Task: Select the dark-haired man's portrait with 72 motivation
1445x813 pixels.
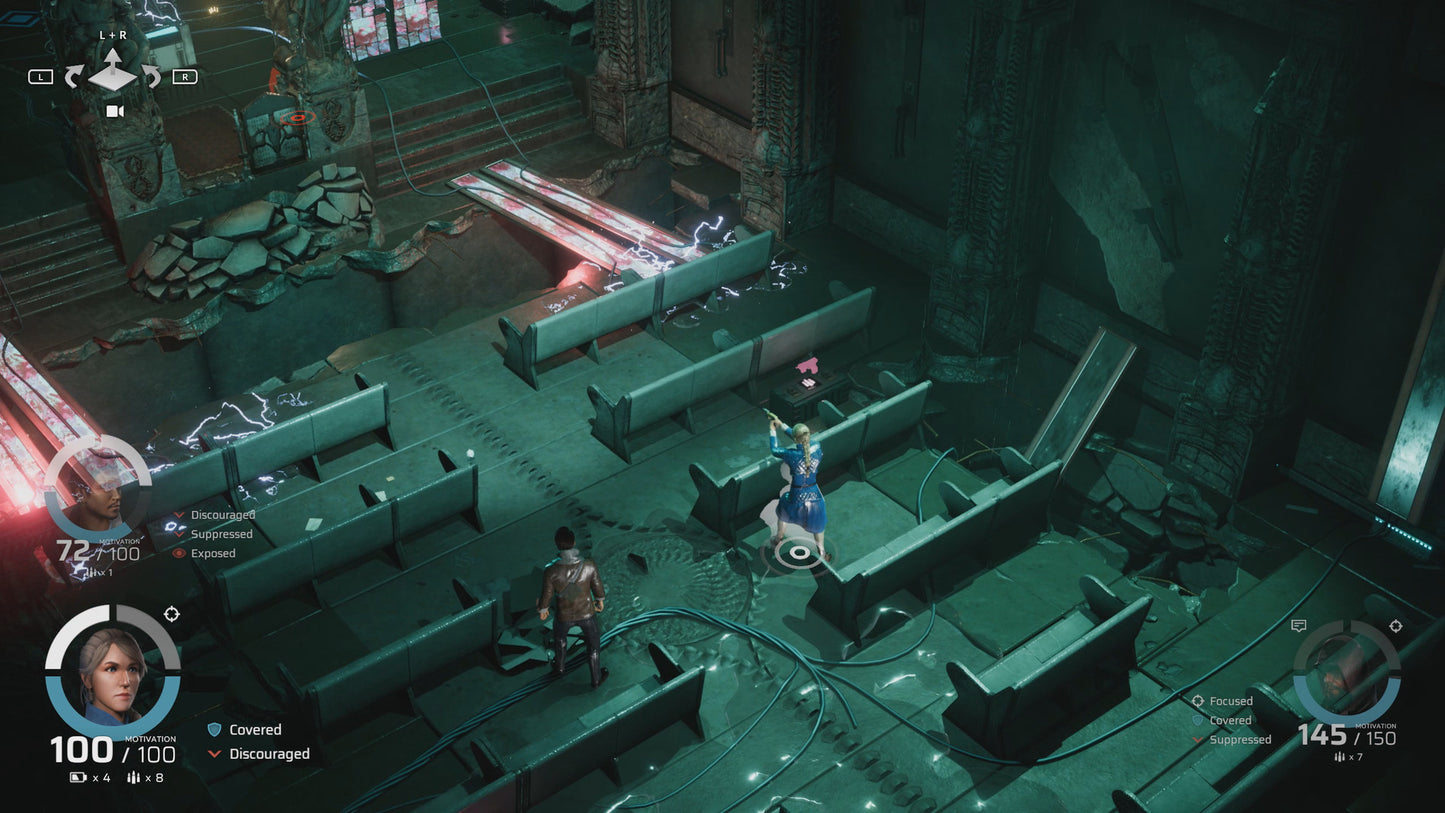Action: tap(97, 490)
